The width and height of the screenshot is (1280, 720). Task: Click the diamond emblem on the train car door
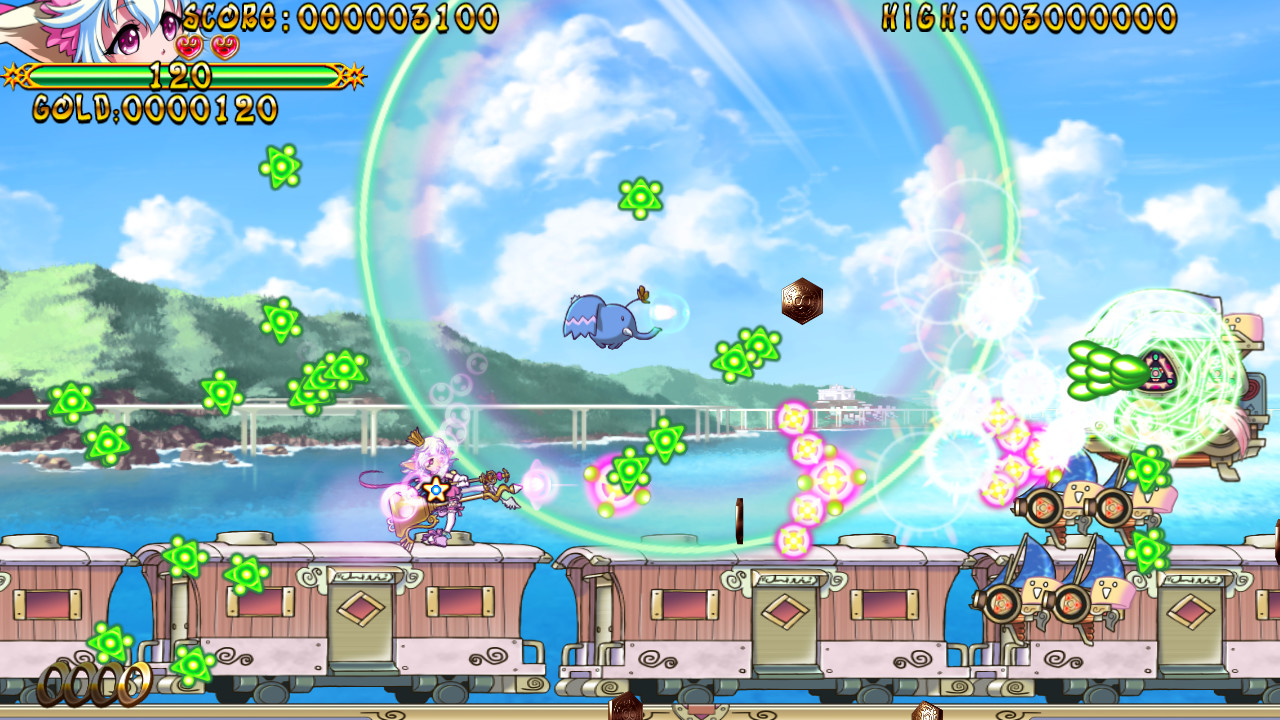[x=362, y=606]
